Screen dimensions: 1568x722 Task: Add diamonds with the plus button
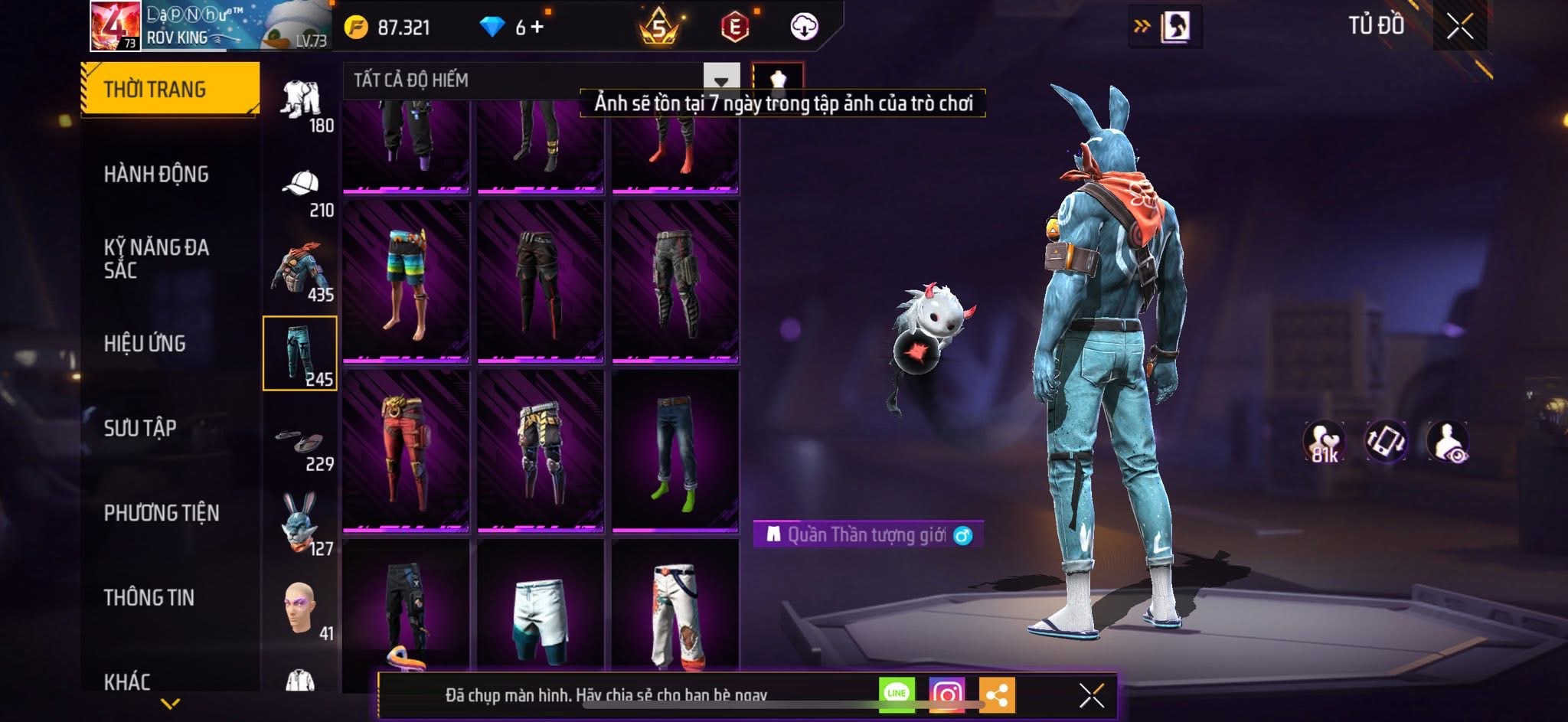[537, 28]
